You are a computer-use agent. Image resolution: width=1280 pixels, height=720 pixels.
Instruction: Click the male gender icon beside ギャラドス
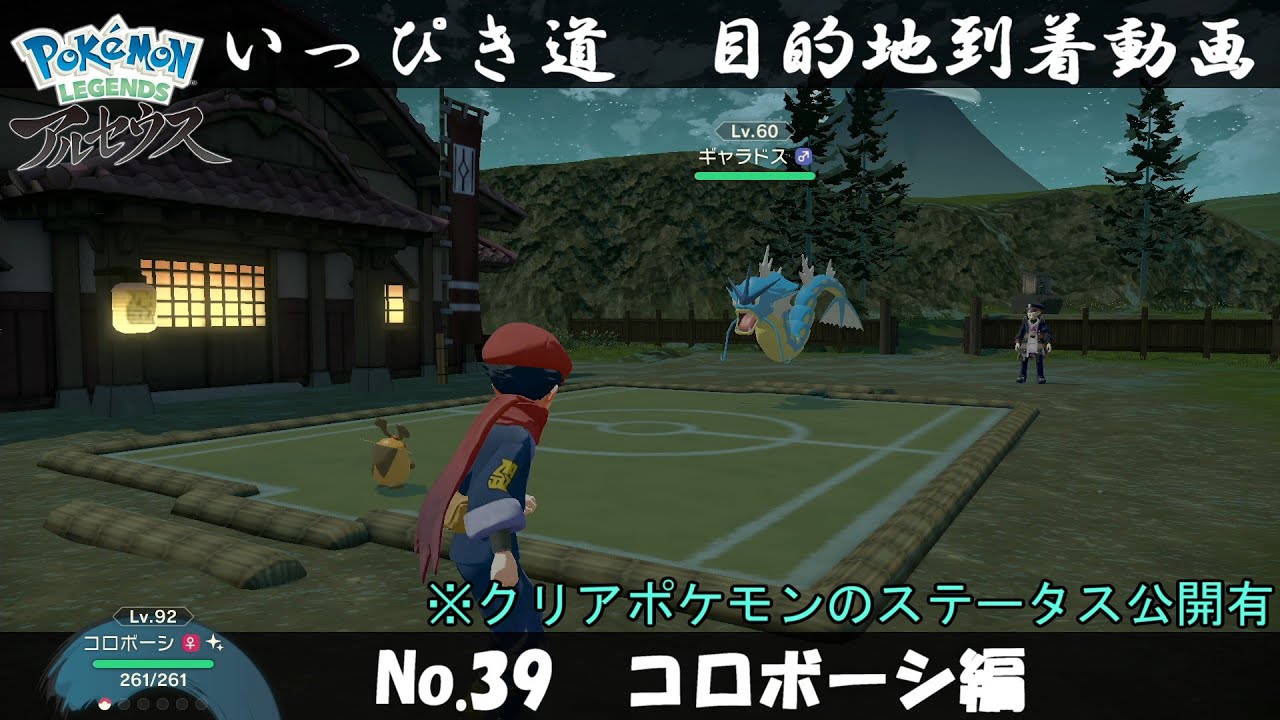point(804,156)
